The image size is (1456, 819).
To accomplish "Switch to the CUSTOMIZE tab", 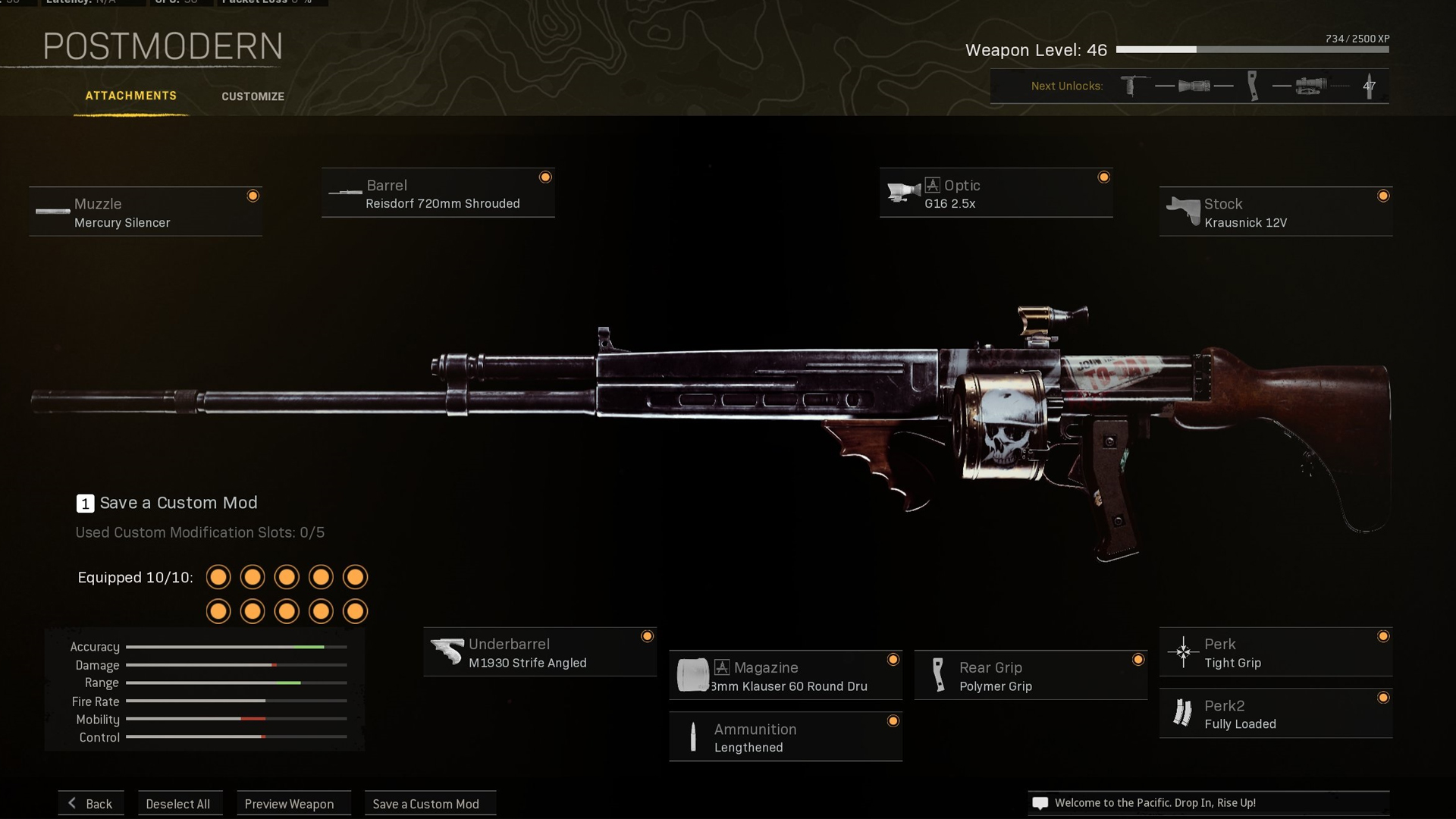I will coord(253,96).
